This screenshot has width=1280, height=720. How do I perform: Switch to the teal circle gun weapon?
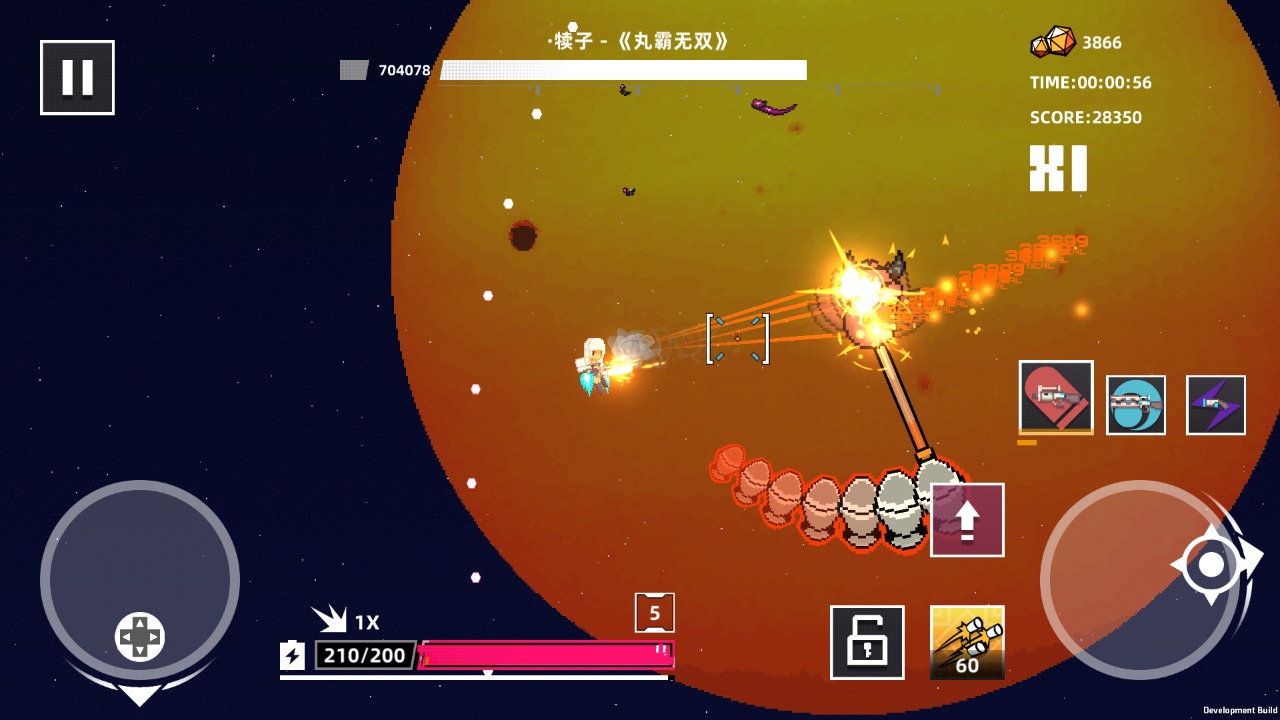(1136, 405)
